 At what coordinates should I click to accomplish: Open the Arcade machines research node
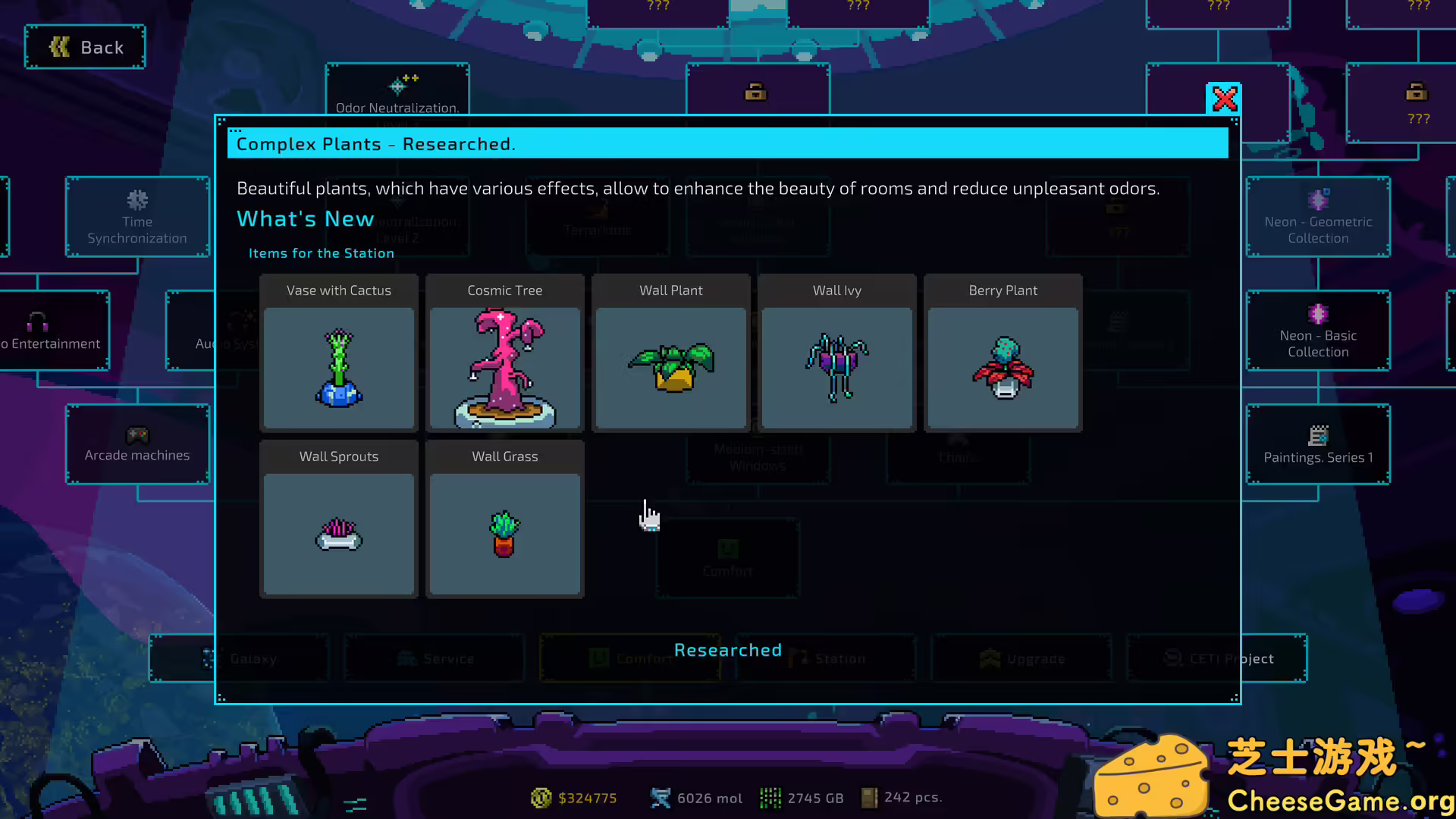[x=137, y=444]
